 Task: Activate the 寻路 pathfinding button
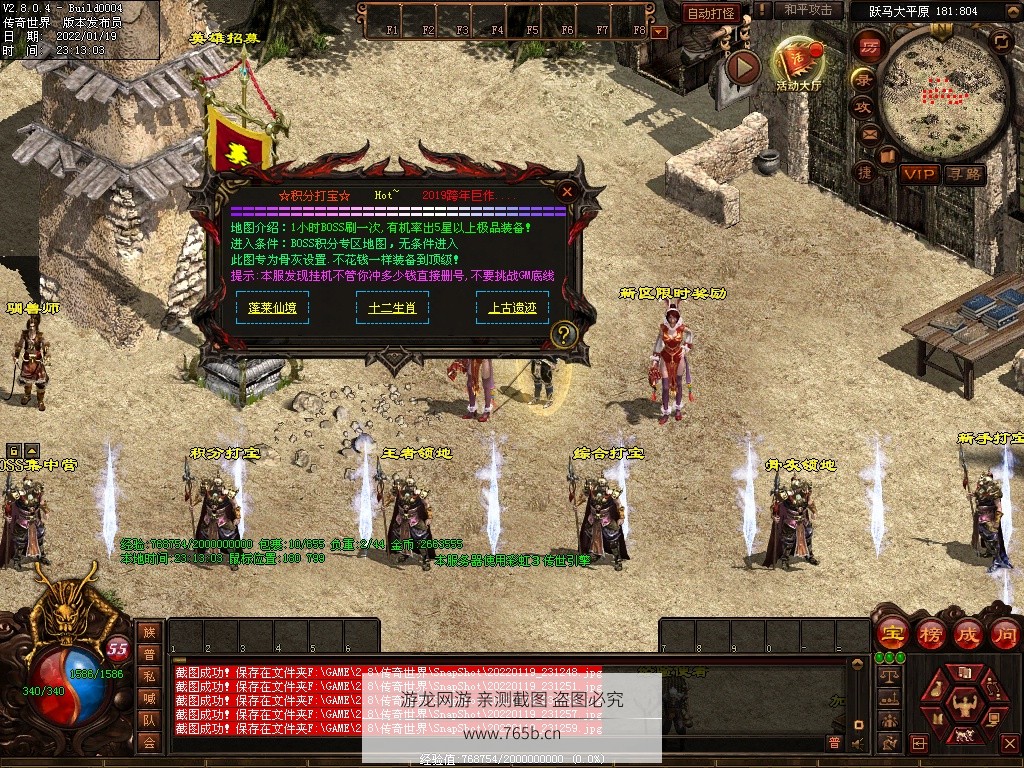coord(965,174)
